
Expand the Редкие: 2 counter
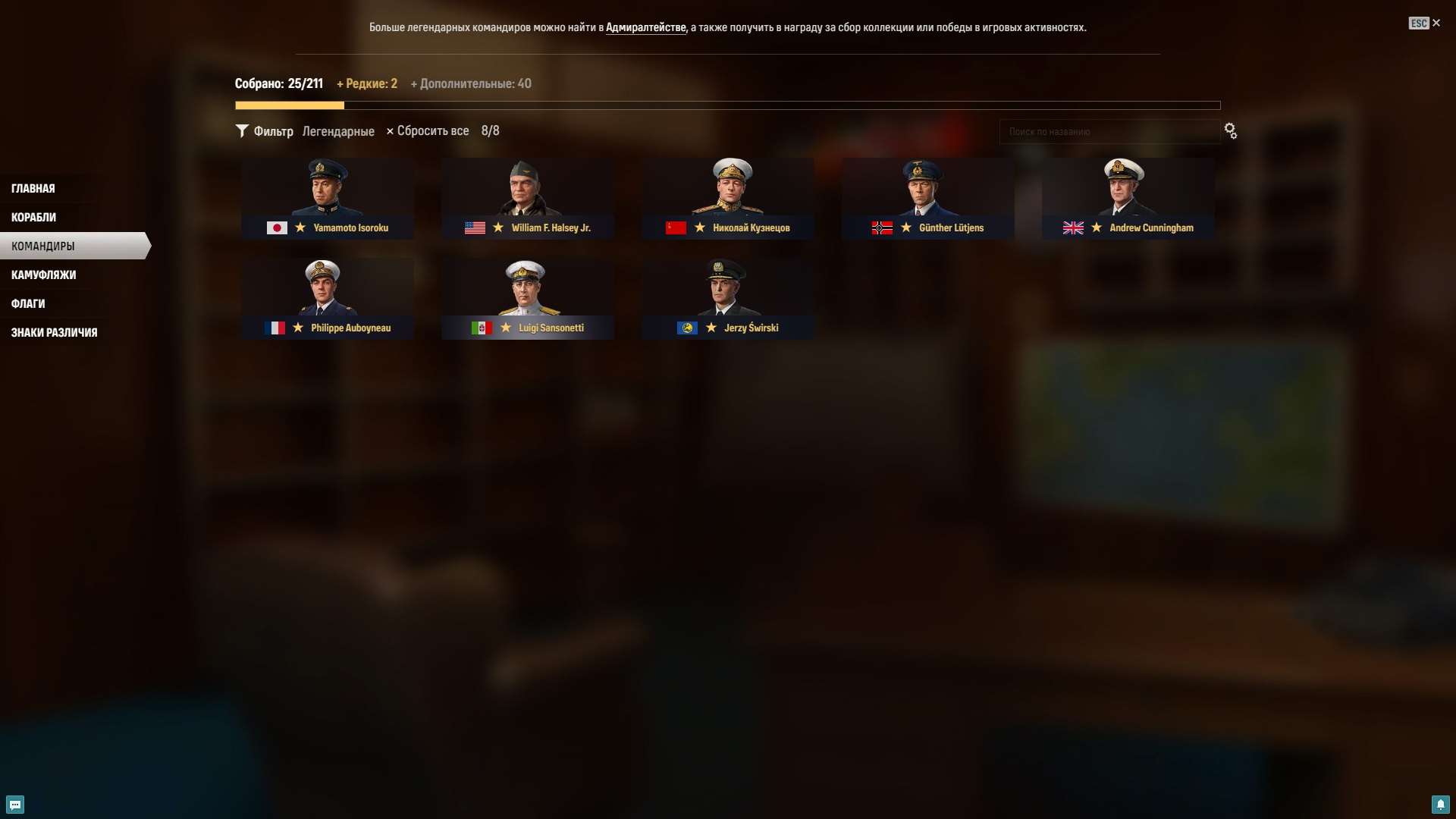(367, 83)
